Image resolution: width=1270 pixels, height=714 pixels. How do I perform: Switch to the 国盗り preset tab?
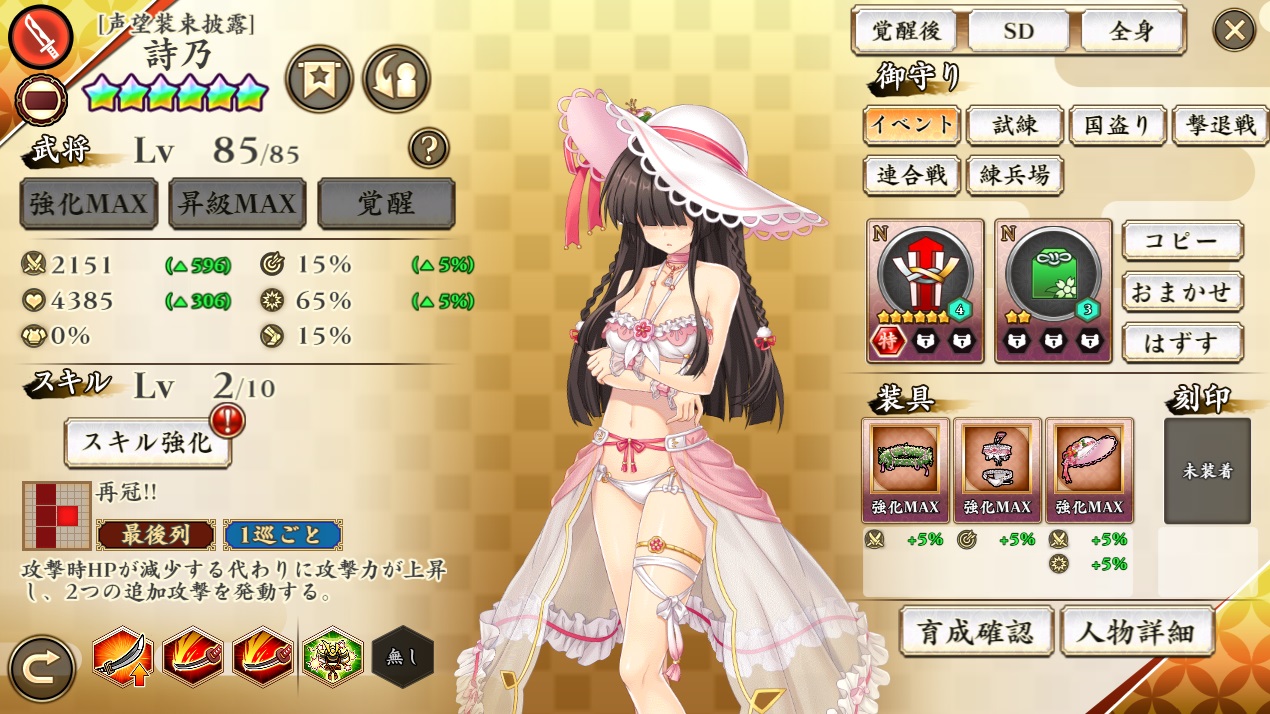coord(1116,125)
